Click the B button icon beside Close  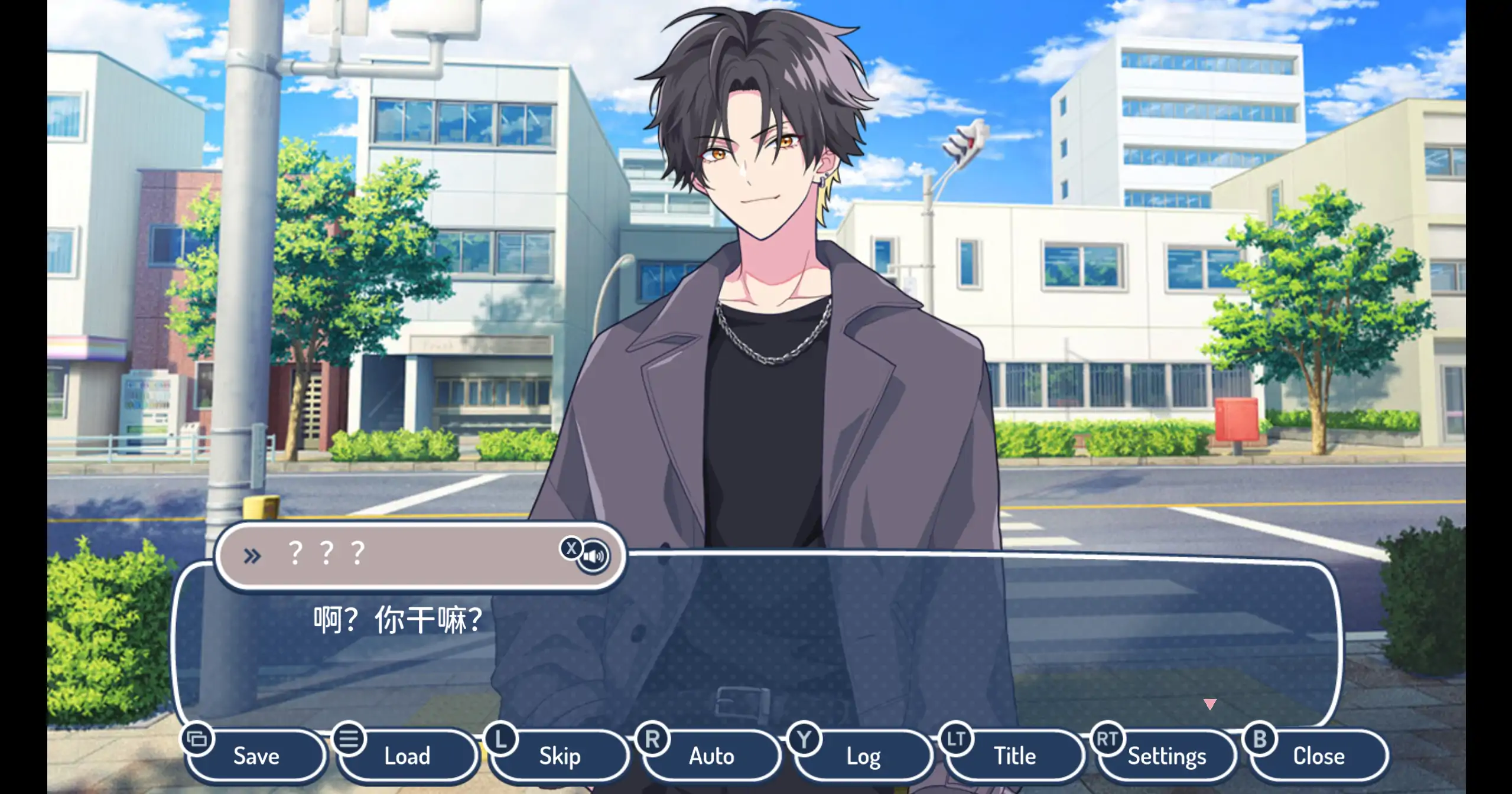click(x=1260, y=738)
